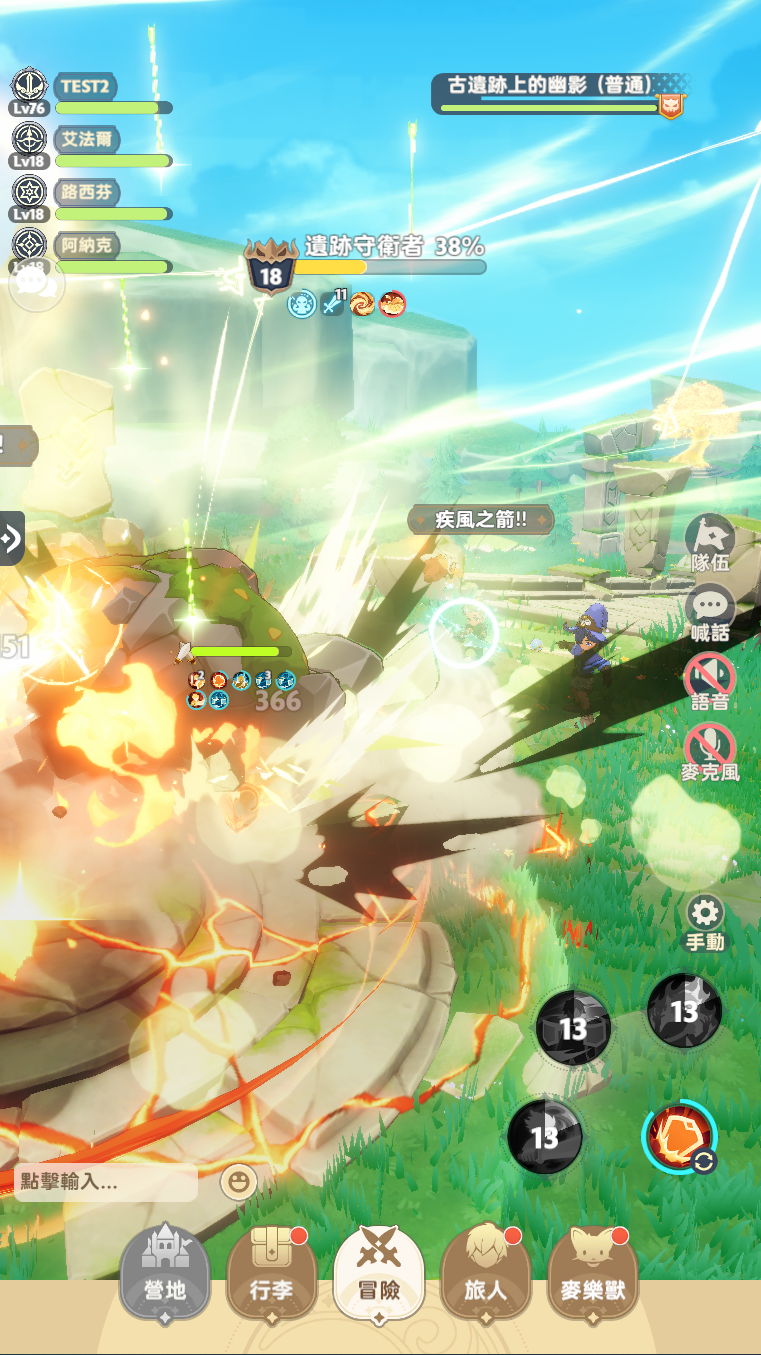The width and height of the screenshot is (761, 1355).
Task: Toggle the 語音 voice audio
Action: coord(710,682)
